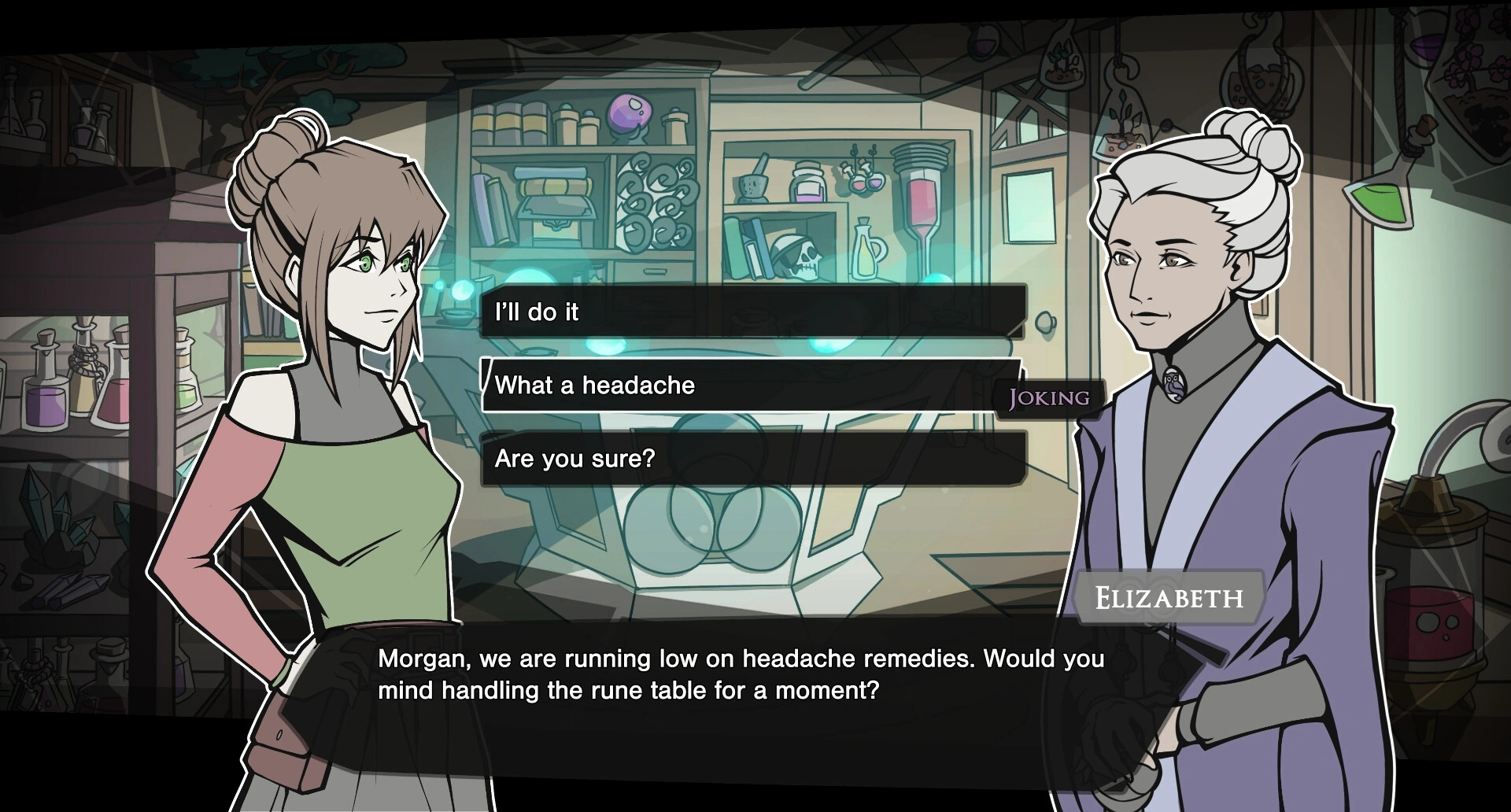Choose the "I'll do it" reply
The width and height of the screenshot is (1511, 812).
pos(752,312)
